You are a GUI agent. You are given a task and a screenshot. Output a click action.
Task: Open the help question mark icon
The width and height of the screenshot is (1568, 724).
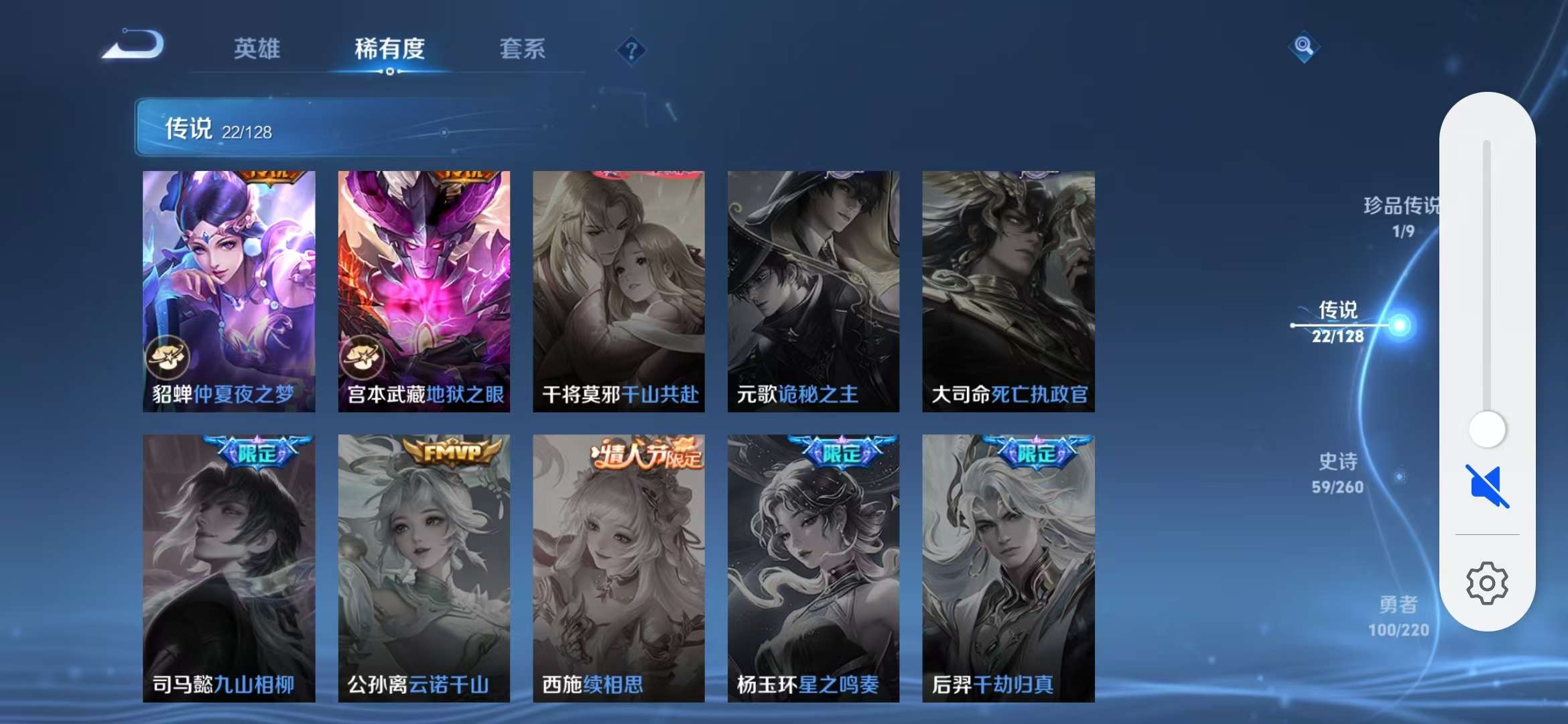click(x=631, y=49)
